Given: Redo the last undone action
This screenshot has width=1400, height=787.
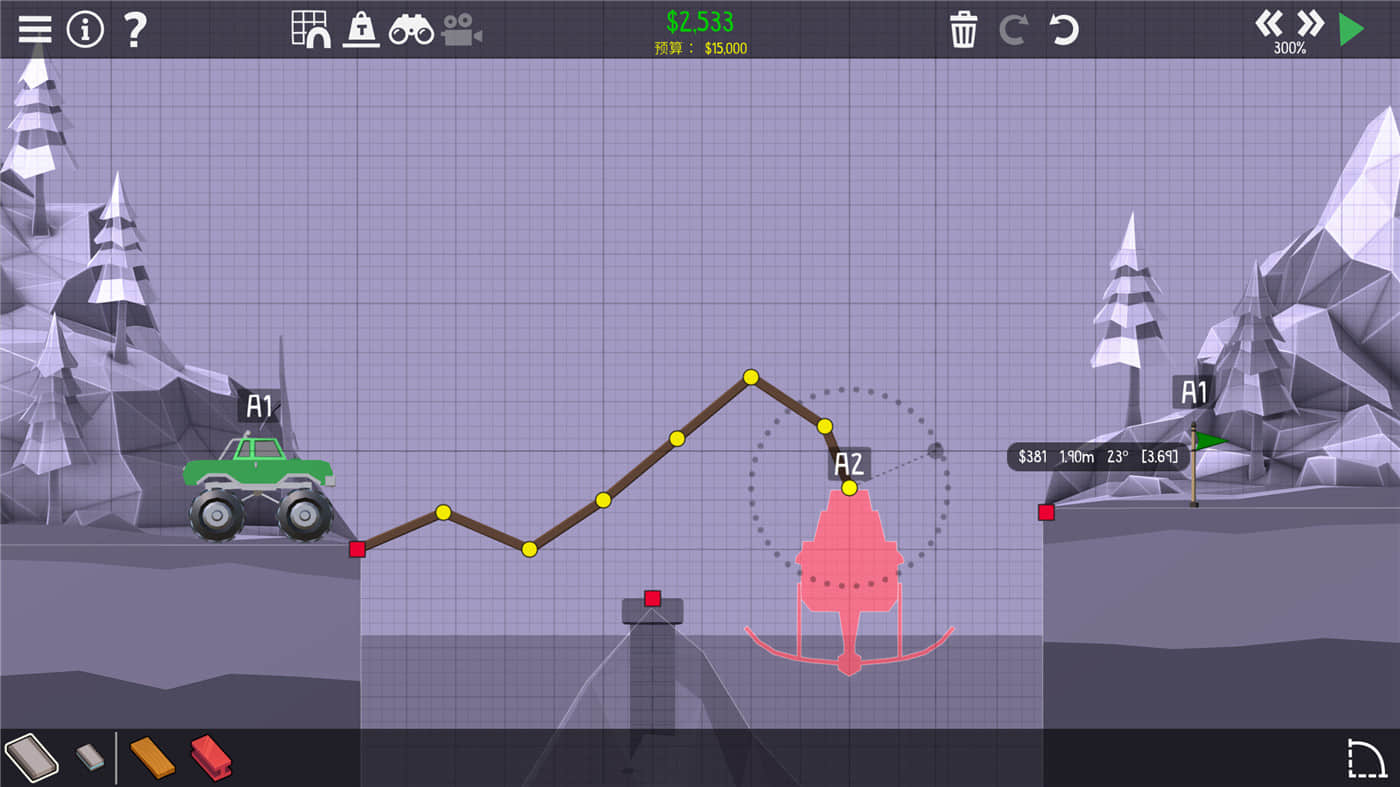Looking at the screenshot, I should click(1014, 31).
